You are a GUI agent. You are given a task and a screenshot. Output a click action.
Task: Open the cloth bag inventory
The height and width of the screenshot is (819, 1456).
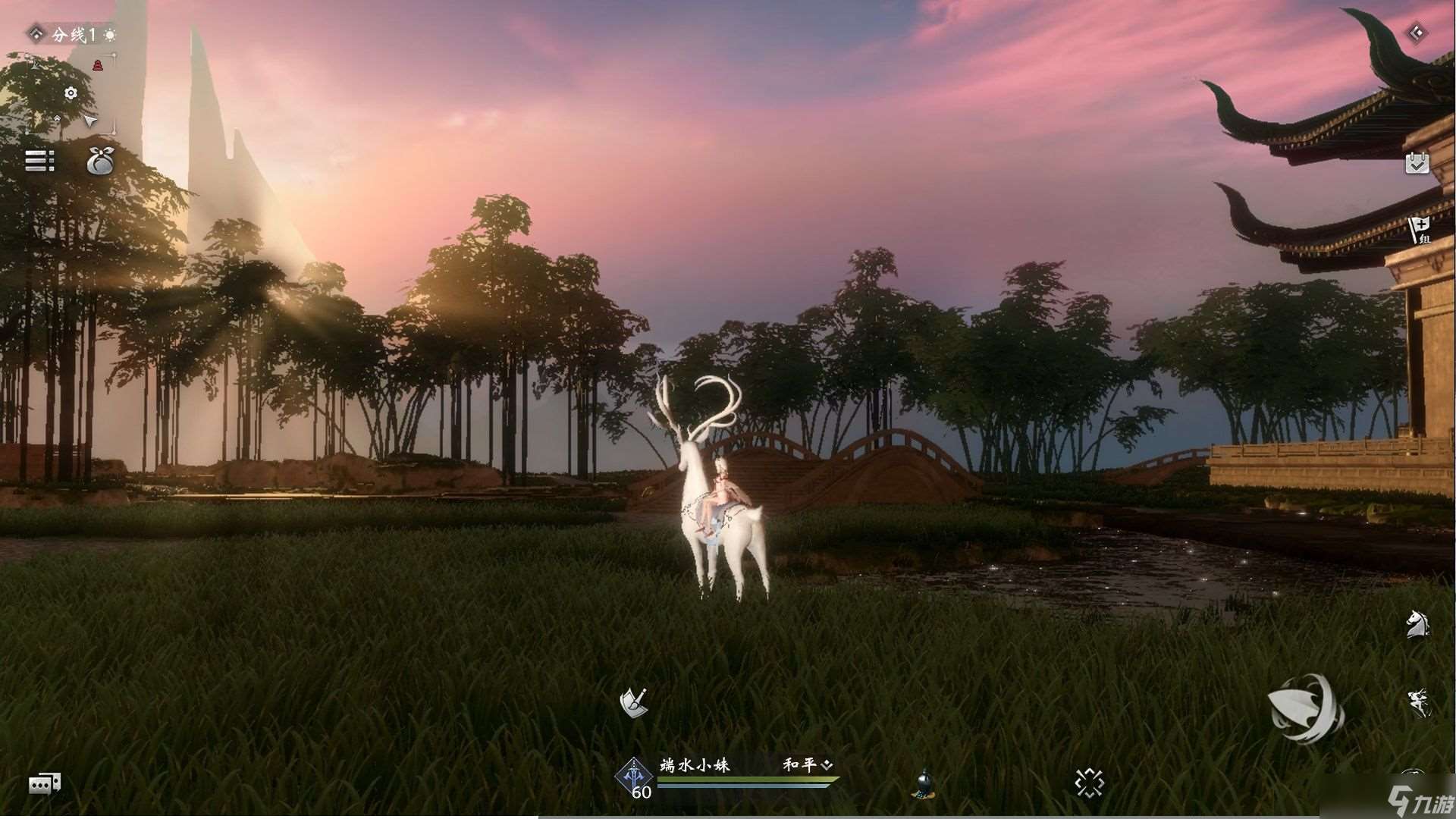click(x=99, y=160)
